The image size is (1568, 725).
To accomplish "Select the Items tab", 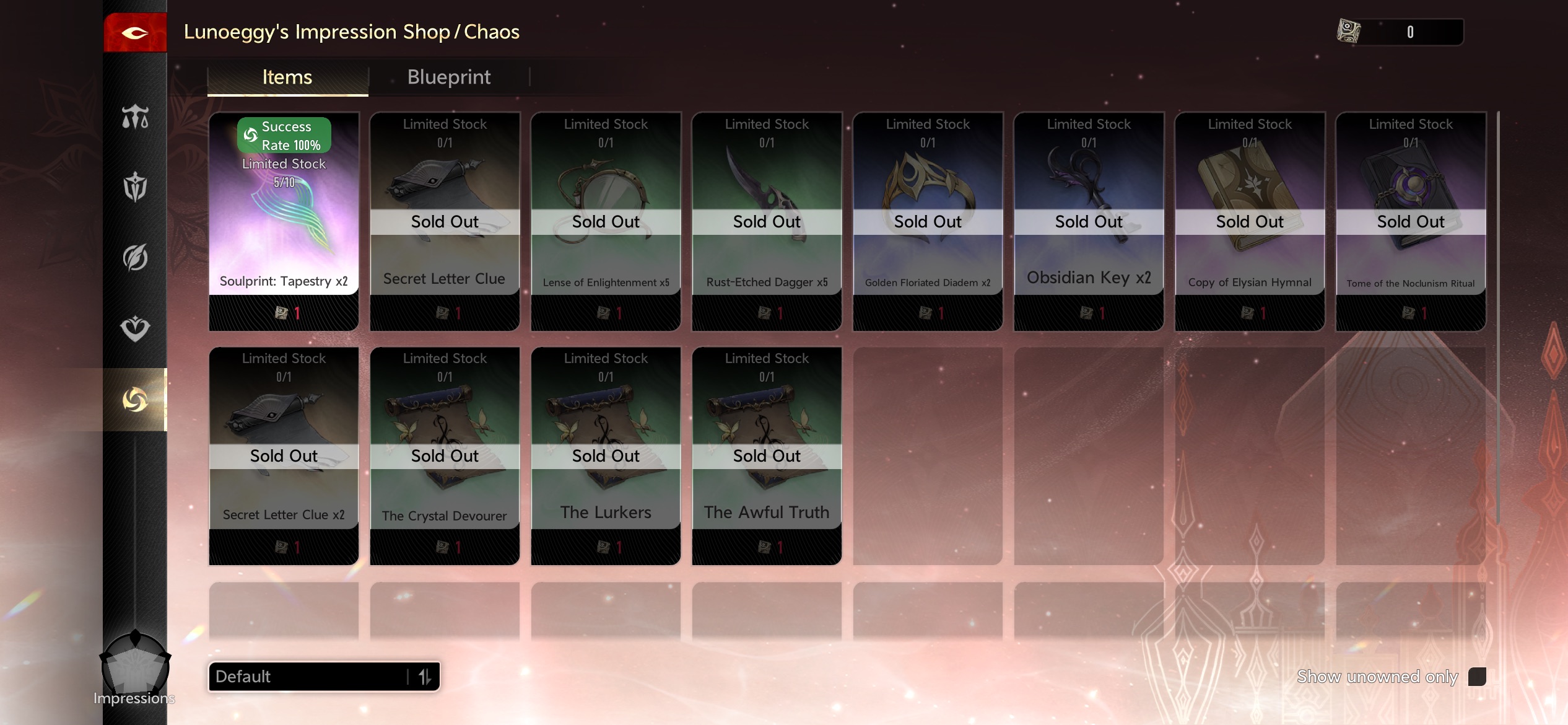I will (287, 77).
